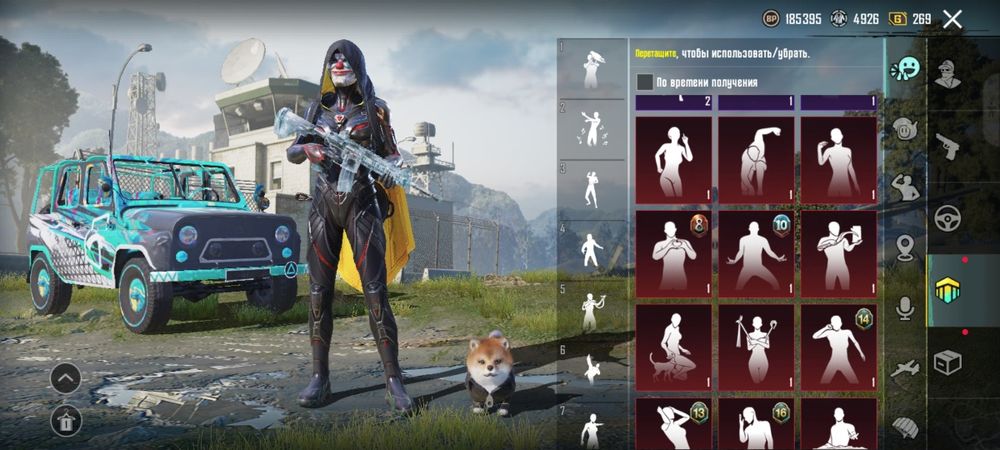The height and width of the screenshot is (450, 1000).
Task: Open the weapon skins pistol tab
Action: [x=947, y=145]
